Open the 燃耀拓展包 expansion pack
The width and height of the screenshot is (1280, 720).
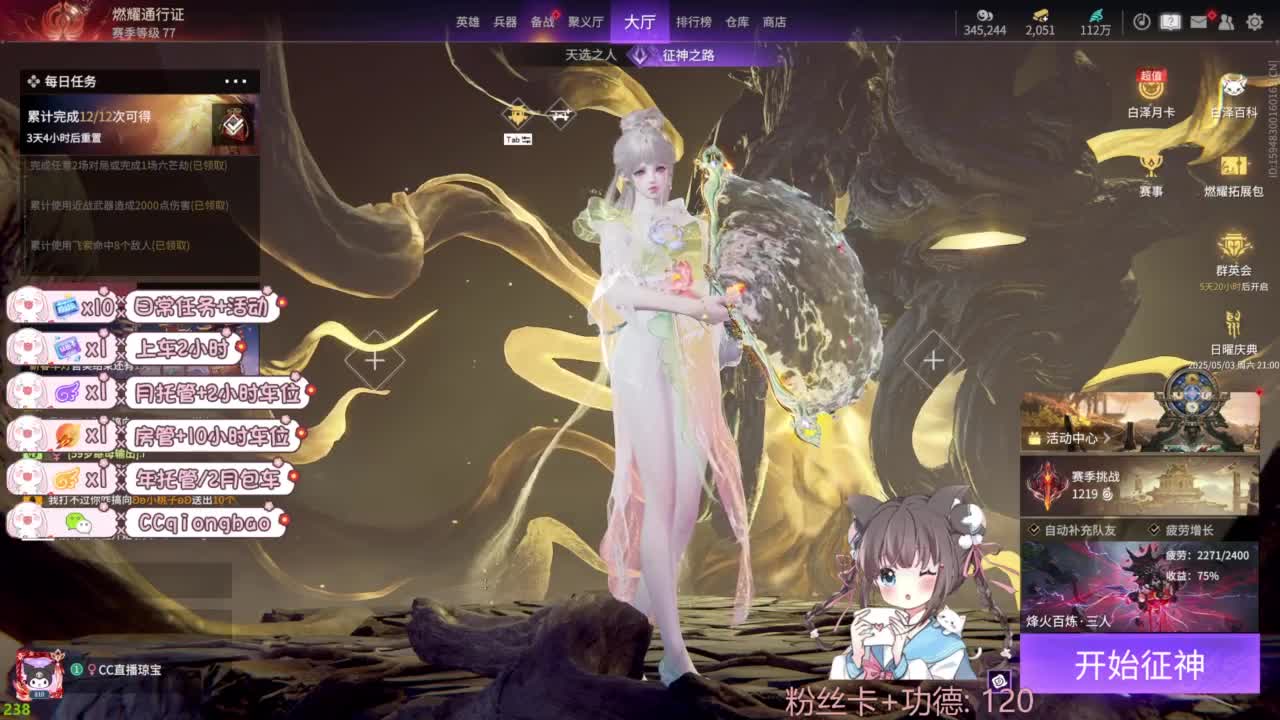point(1232,165)
